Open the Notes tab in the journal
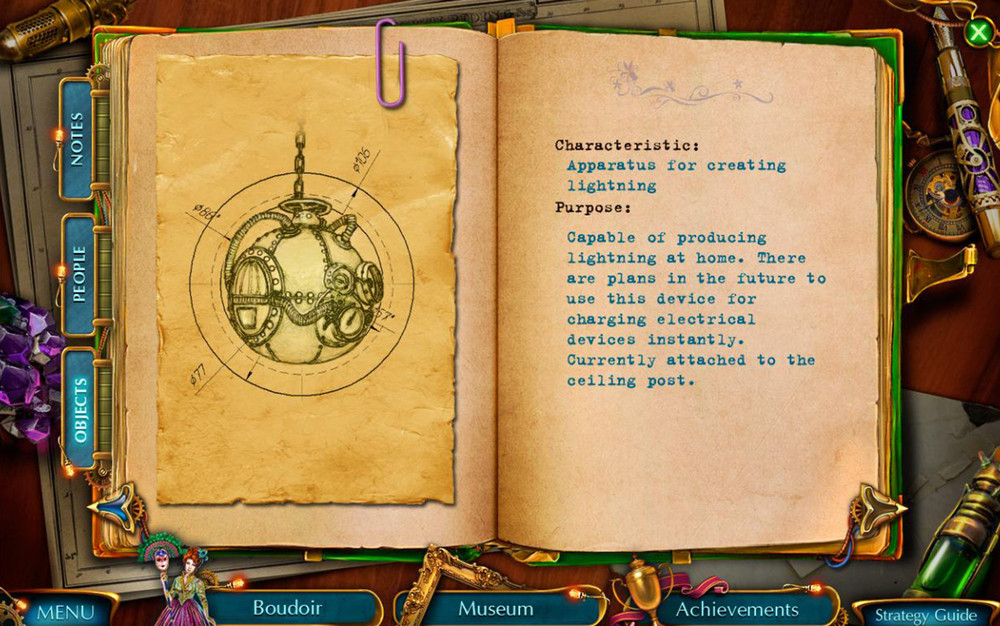This screenshot has height=626, width=1000. pos(77,139)
